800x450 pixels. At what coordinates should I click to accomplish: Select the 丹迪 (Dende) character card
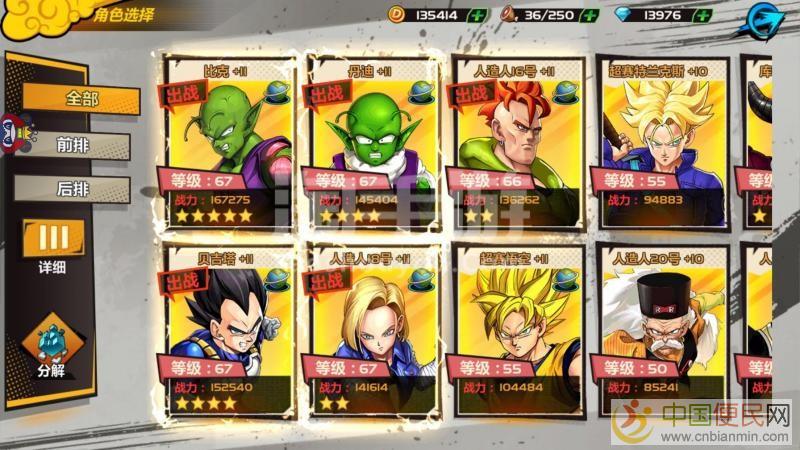pyautogui.click(x=372, y=140)
